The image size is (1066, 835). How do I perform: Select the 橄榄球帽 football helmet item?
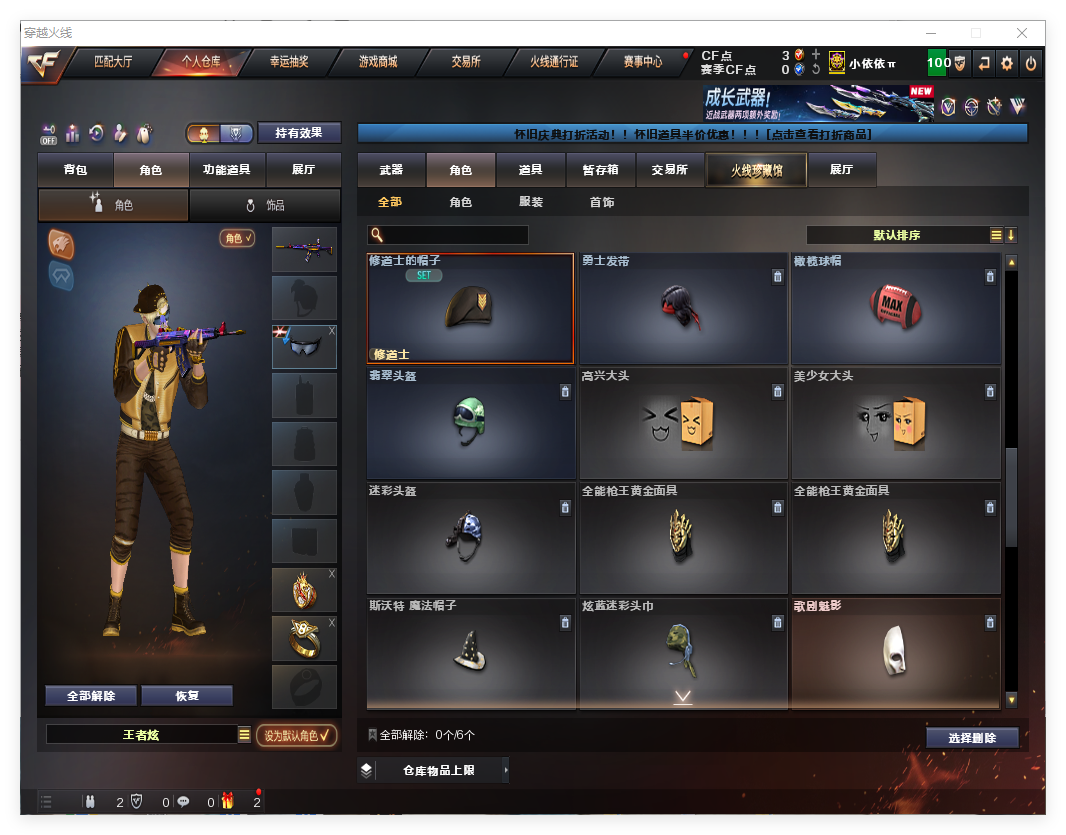click(x=895, y=308)
